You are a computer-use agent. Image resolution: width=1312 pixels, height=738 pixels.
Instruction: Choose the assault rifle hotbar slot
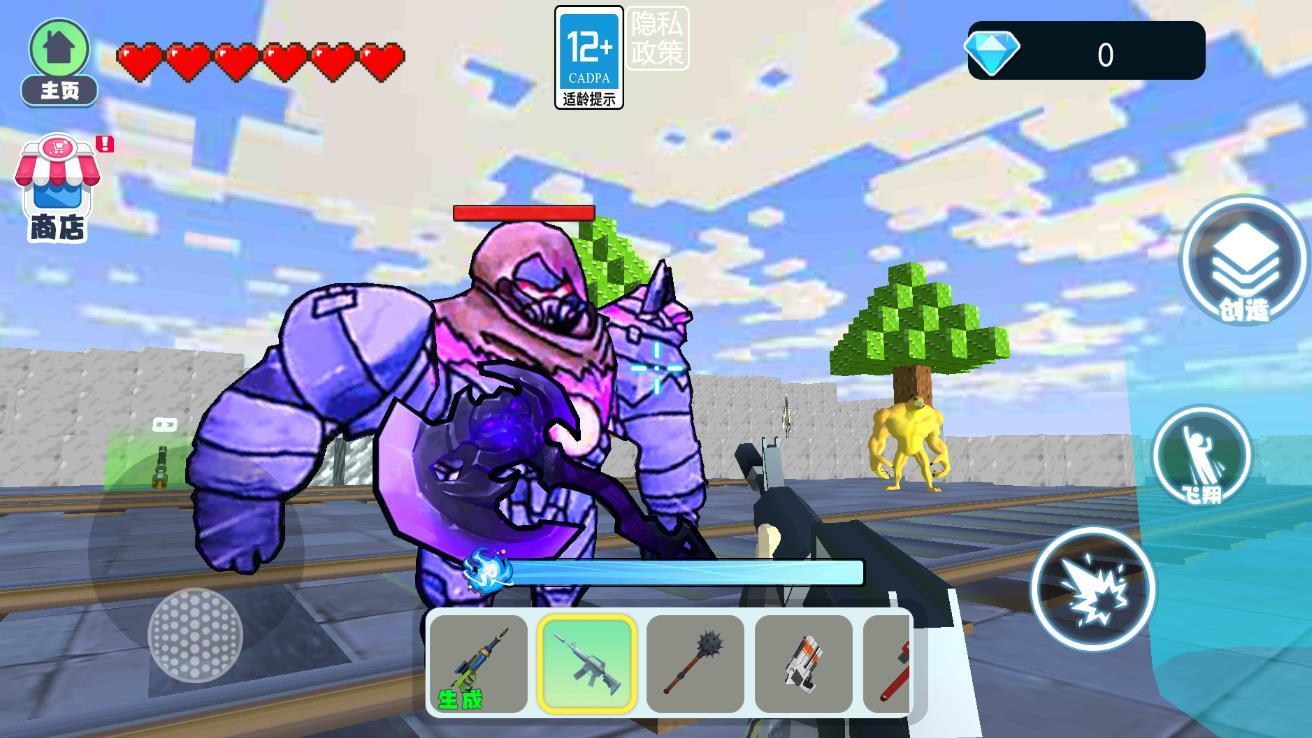pyautogui.click(x=587, y=663)
